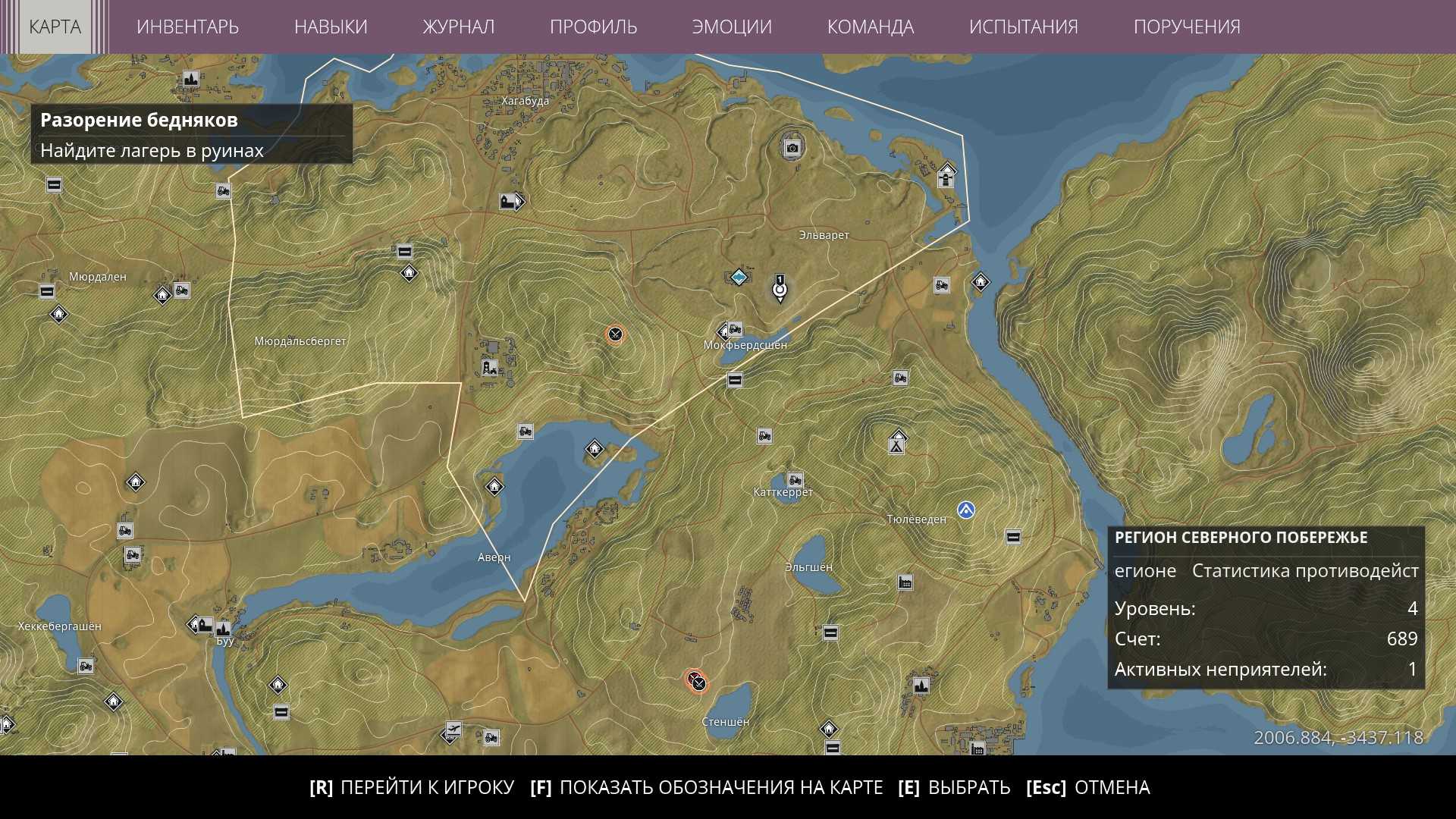Select the camera icon marker on the map
Viewport: 1456px width, 819px height.
tap(792, 148)
